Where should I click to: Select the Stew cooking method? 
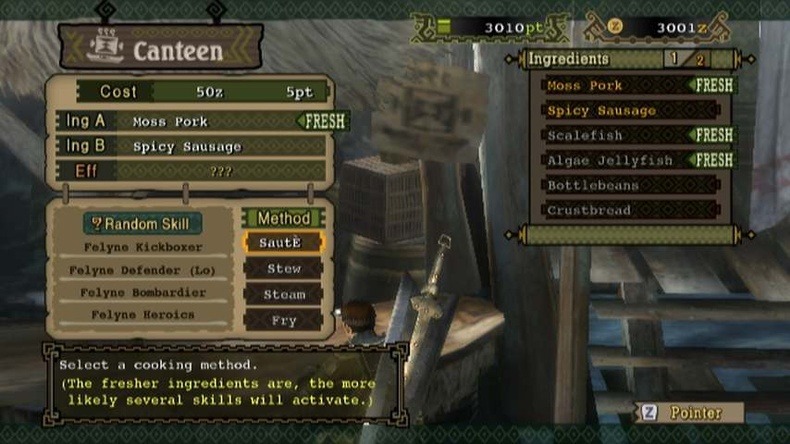[x=283, y=268]
